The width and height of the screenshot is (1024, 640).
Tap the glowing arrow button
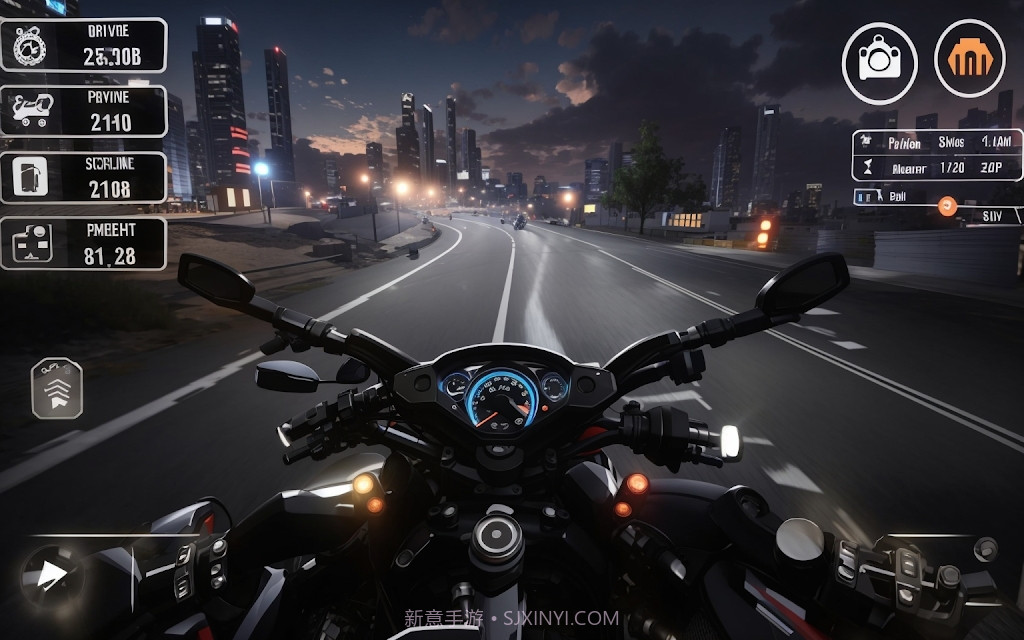tap(49, 573)
